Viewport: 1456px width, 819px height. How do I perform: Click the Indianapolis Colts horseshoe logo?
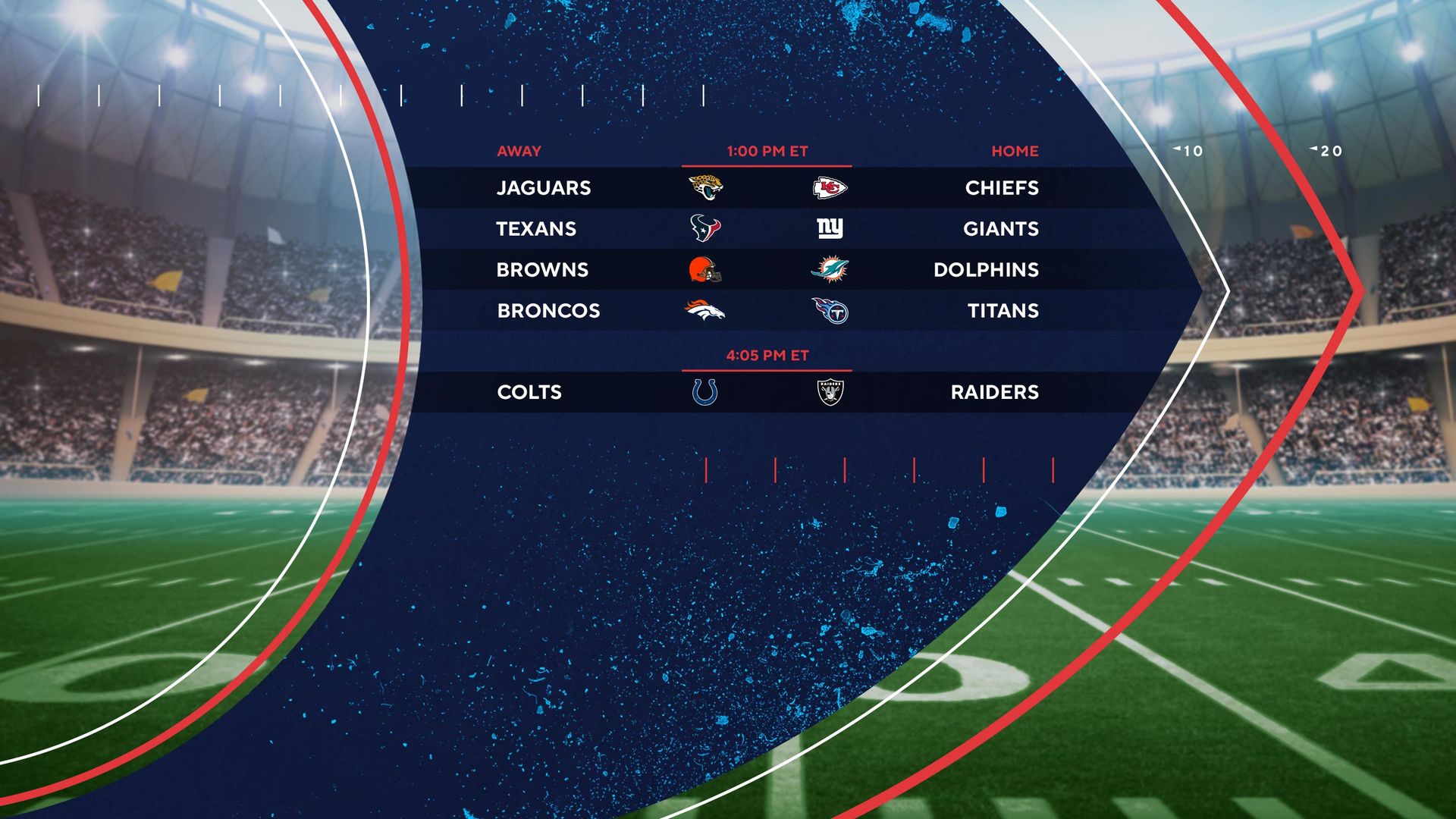704,392
